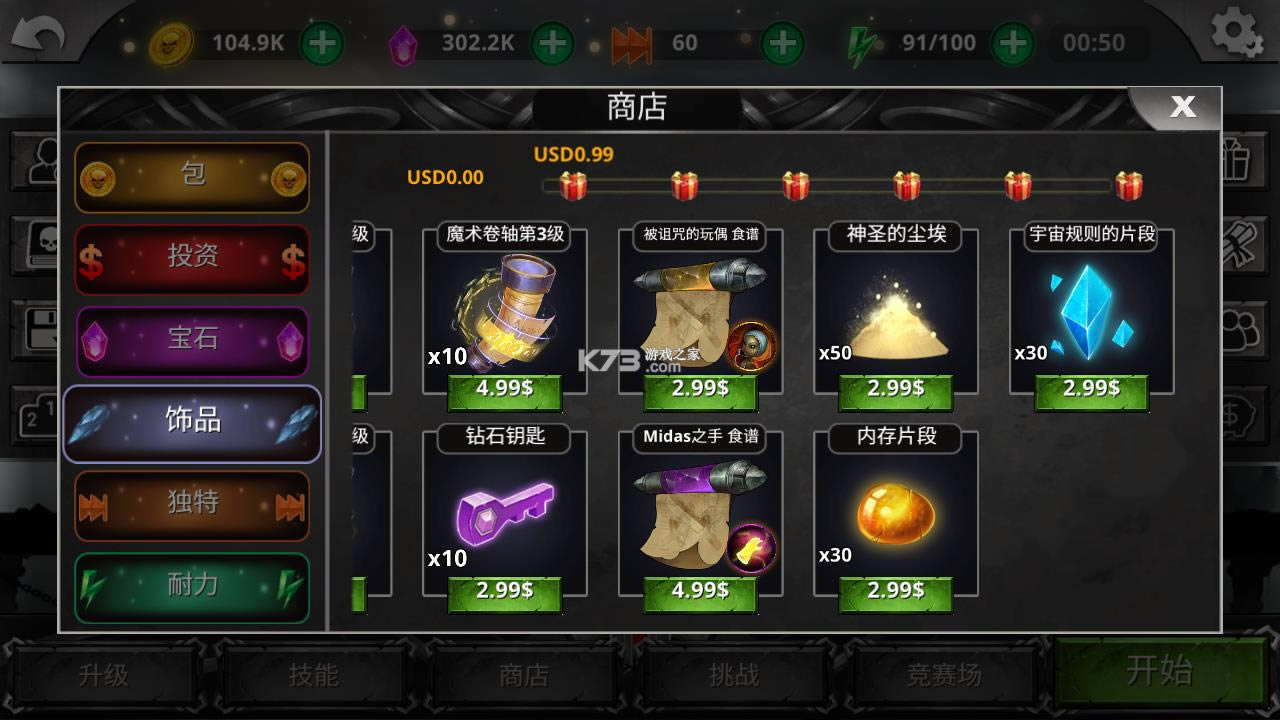Switch to the 包 shop category
The image size is (1280, 720).
(x=192, y=177)
